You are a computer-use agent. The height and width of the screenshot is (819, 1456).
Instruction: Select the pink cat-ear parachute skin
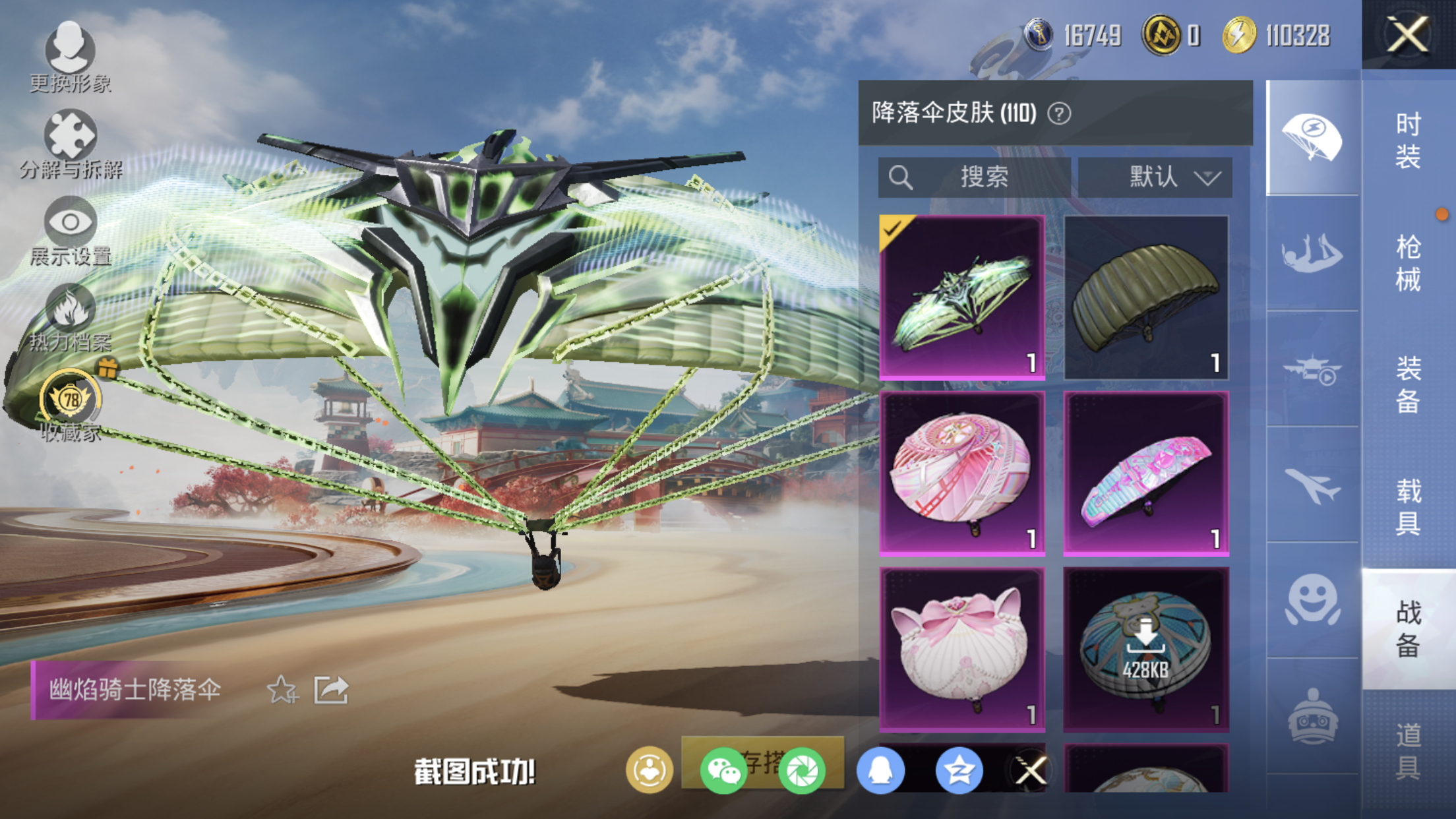[x=962, y=650]
